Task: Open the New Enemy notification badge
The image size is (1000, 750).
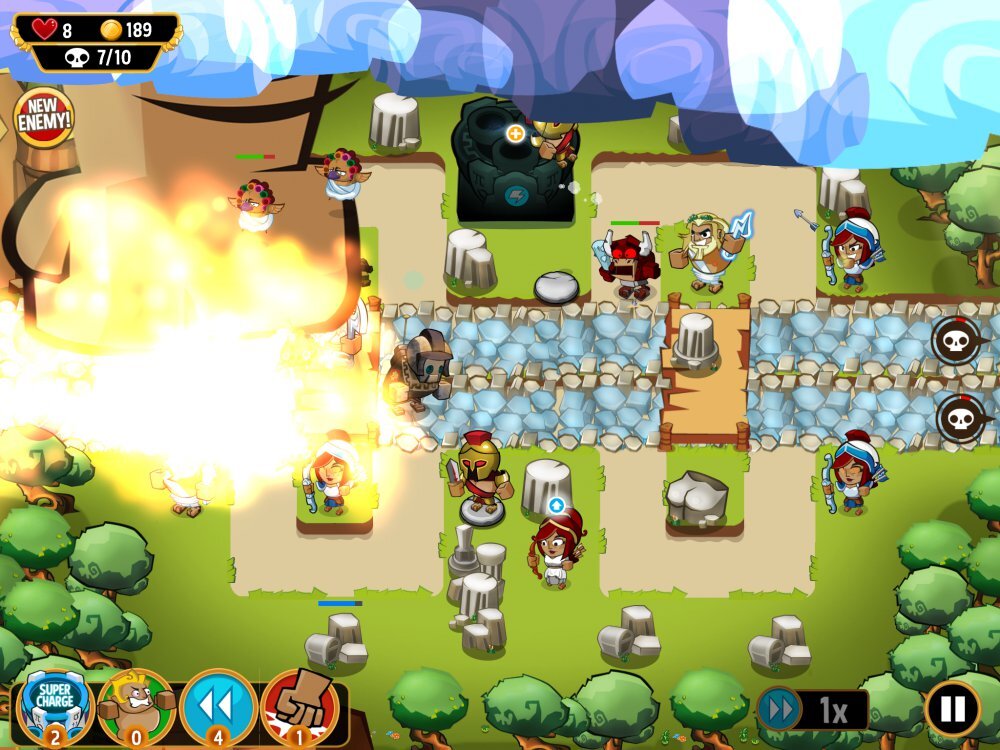Action: coord(44,118)
